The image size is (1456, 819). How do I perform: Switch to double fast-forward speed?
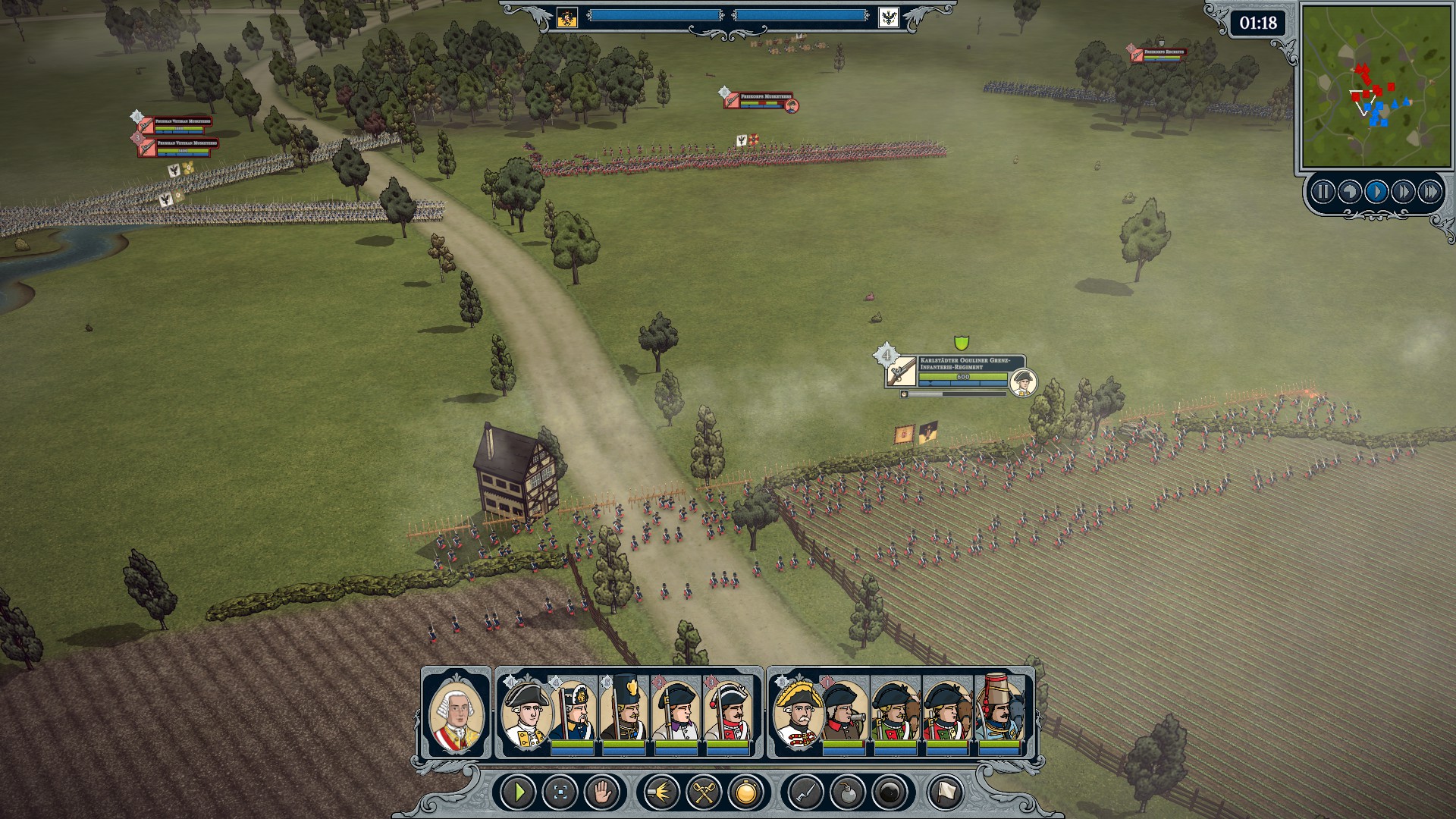(x=1403, y=192)
